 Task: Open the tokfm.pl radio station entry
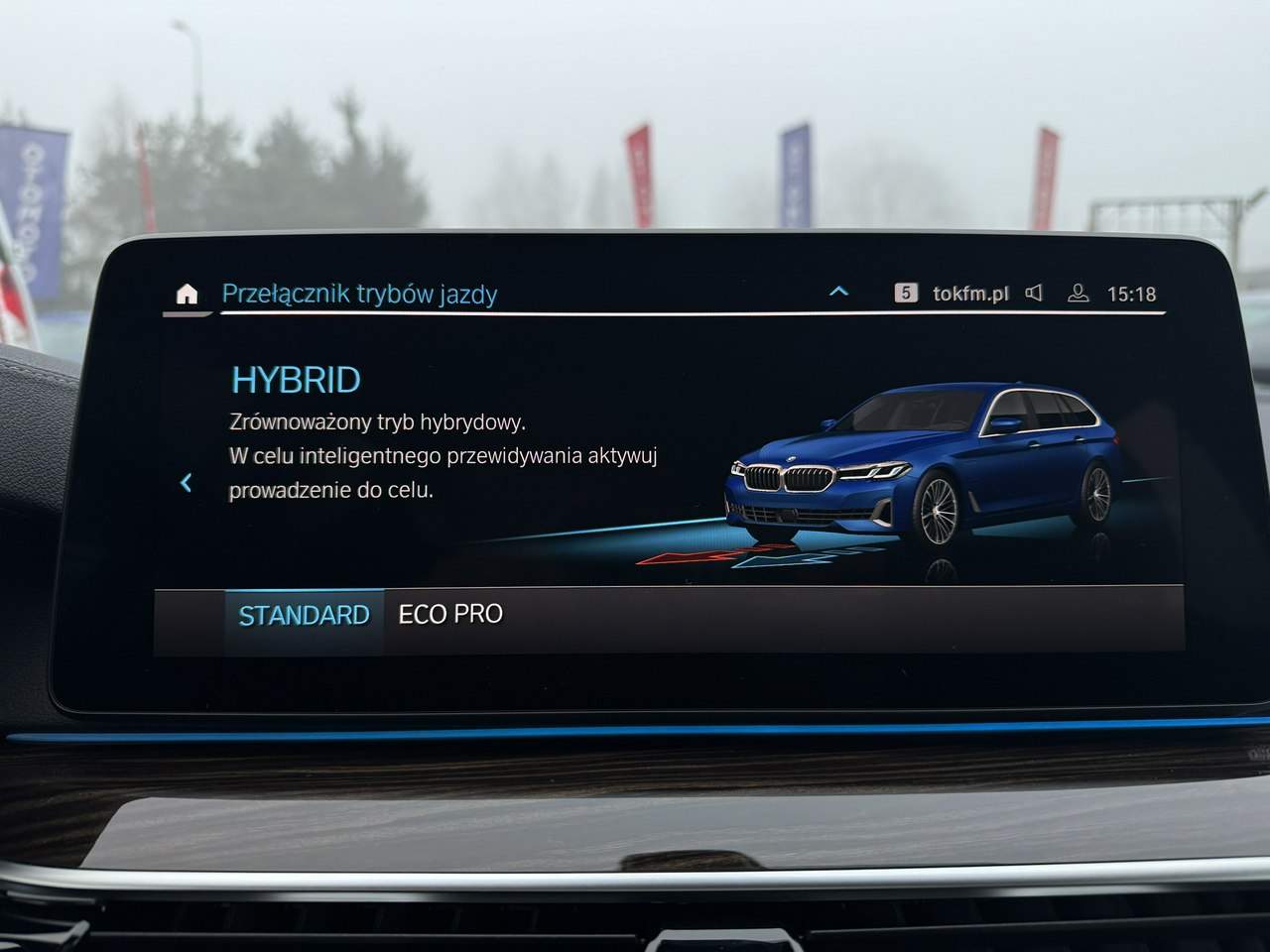969,294
